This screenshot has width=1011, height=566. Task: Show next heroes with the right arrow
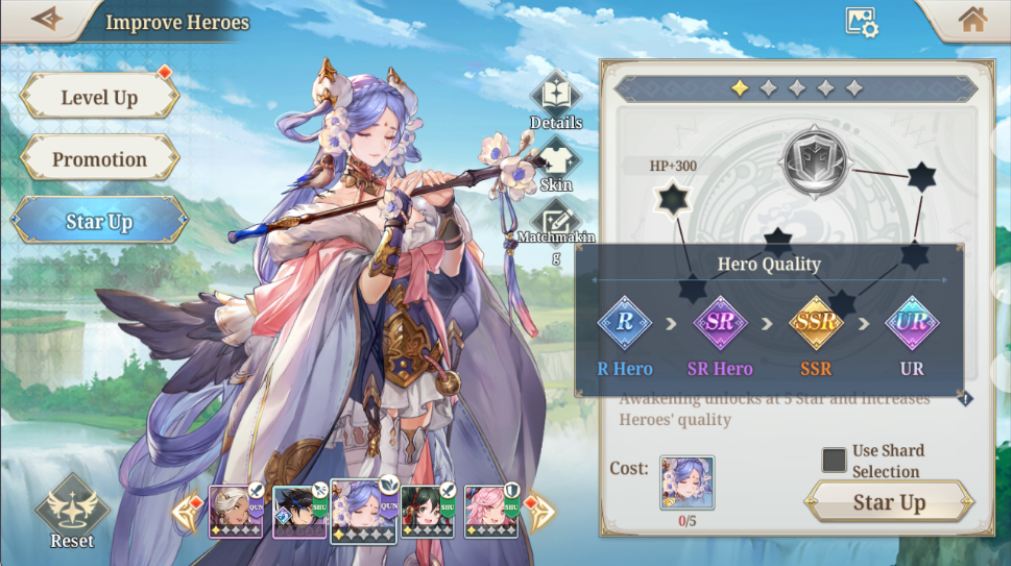coord(540,512)
